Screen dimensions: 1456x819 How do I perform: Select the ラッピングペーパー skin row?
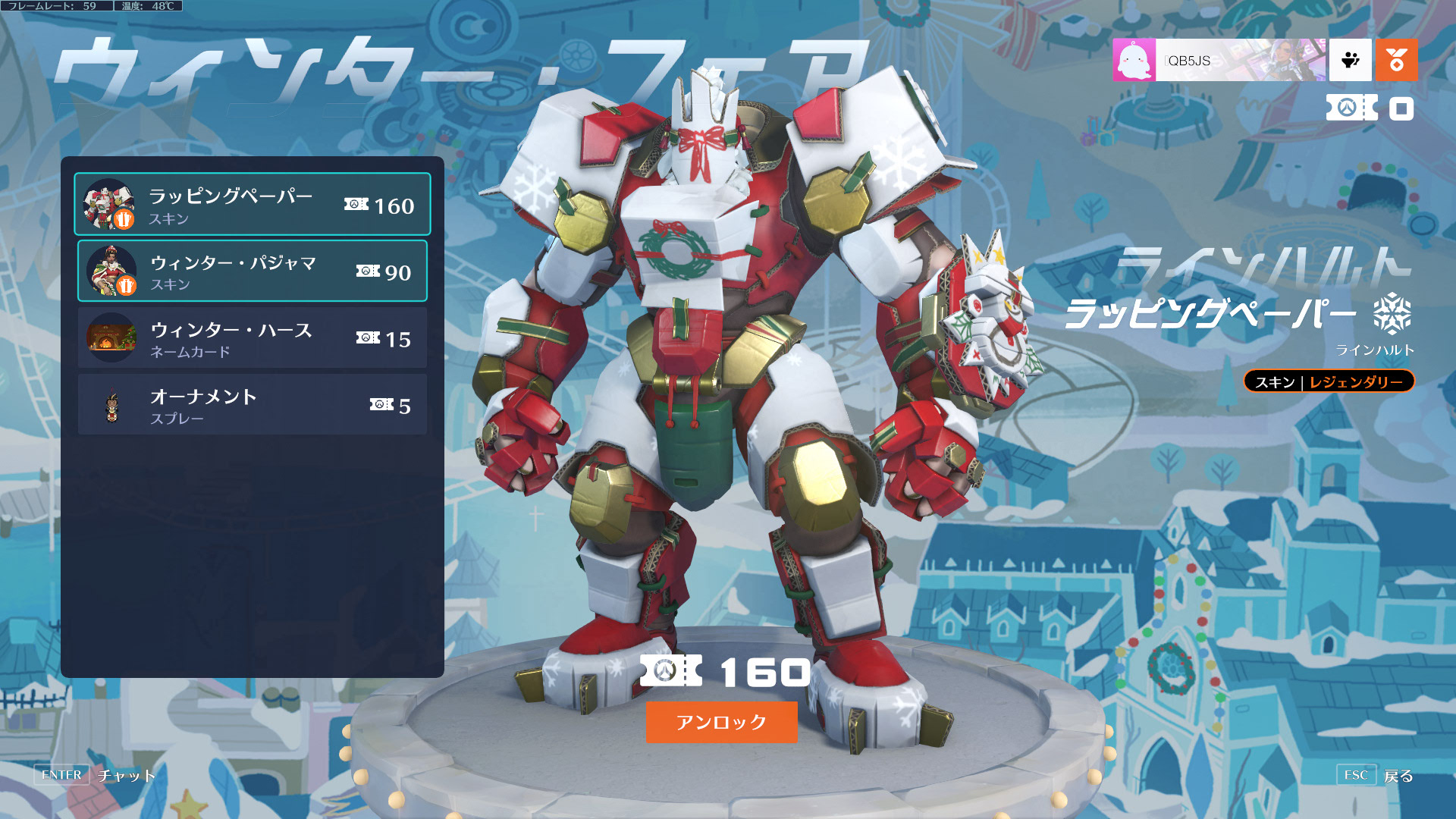click(252, 205)
